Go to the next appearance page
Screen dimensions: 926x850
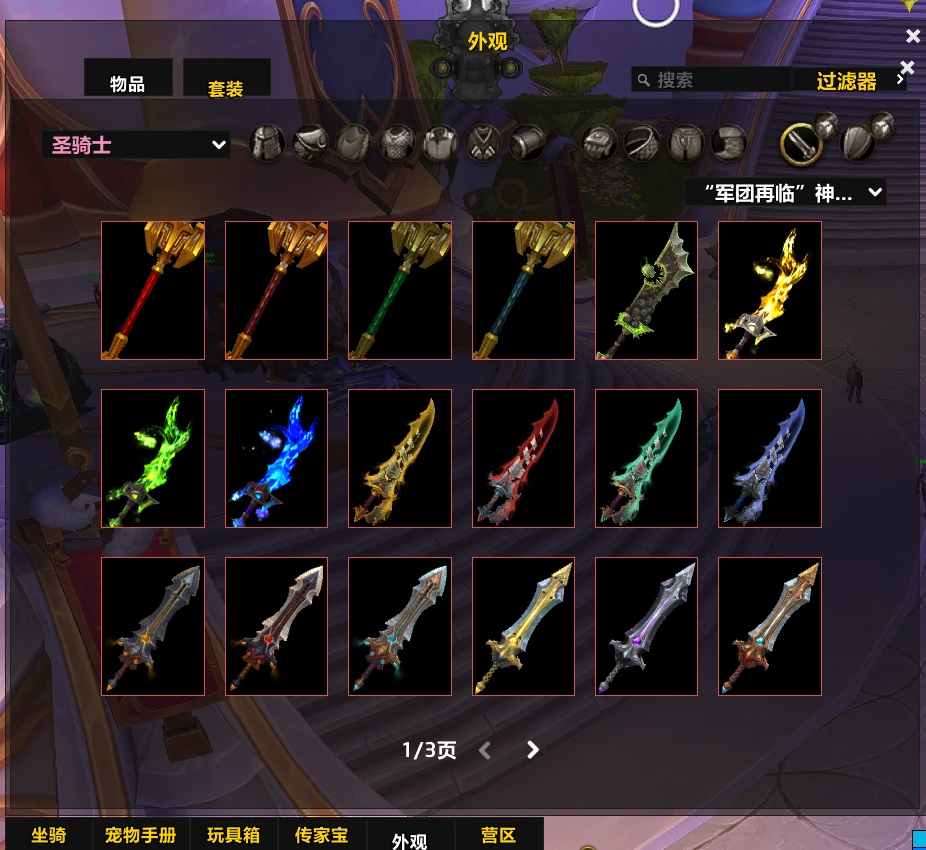533,750
